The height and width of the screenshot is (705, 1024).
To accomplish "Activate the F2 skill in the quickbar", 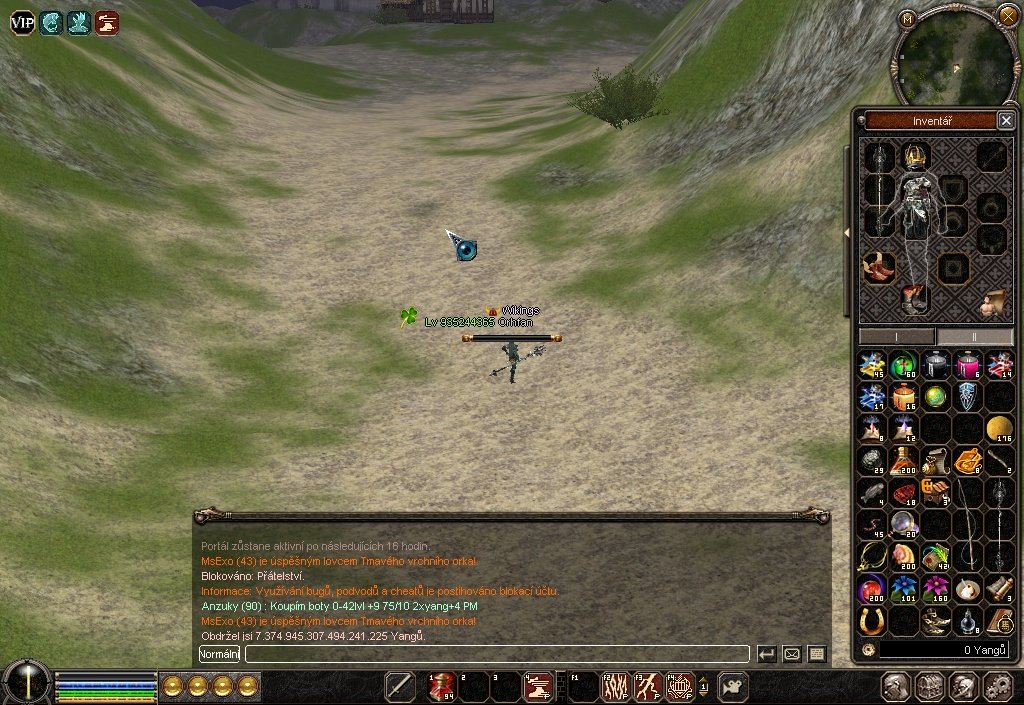I will pos(614,686).
